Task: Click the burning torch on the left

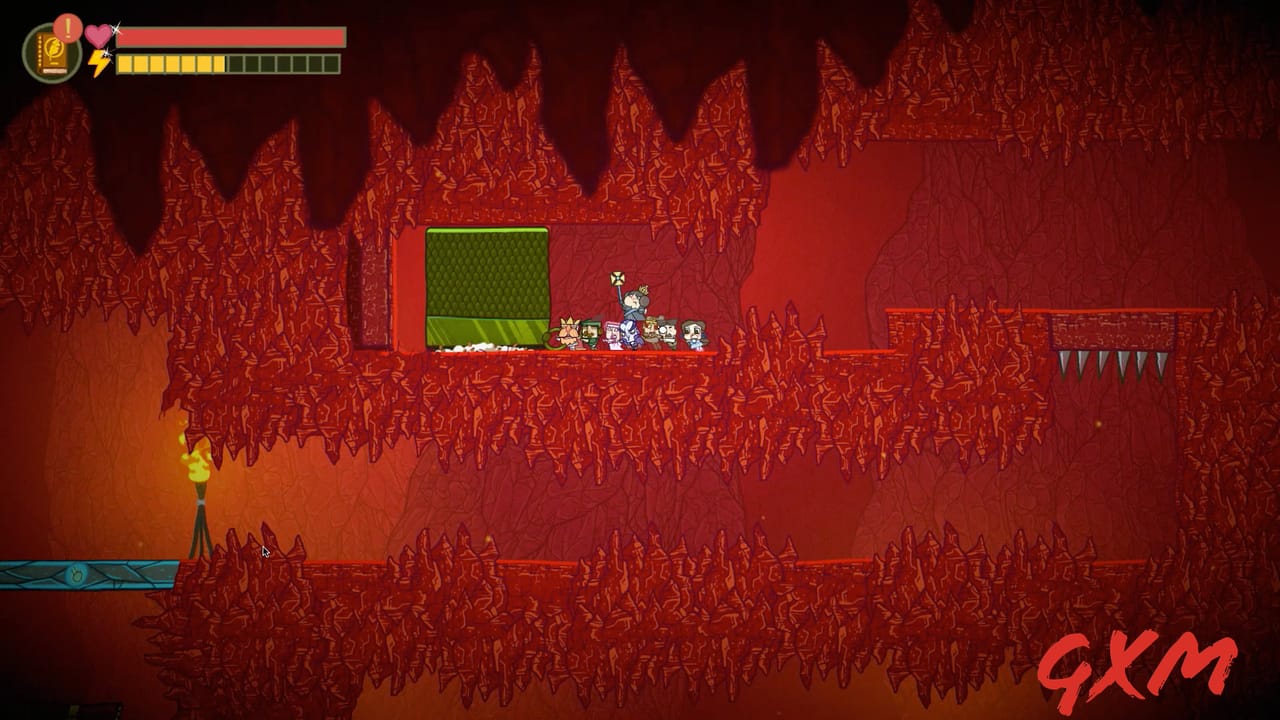Action: (x=196, y=465)
